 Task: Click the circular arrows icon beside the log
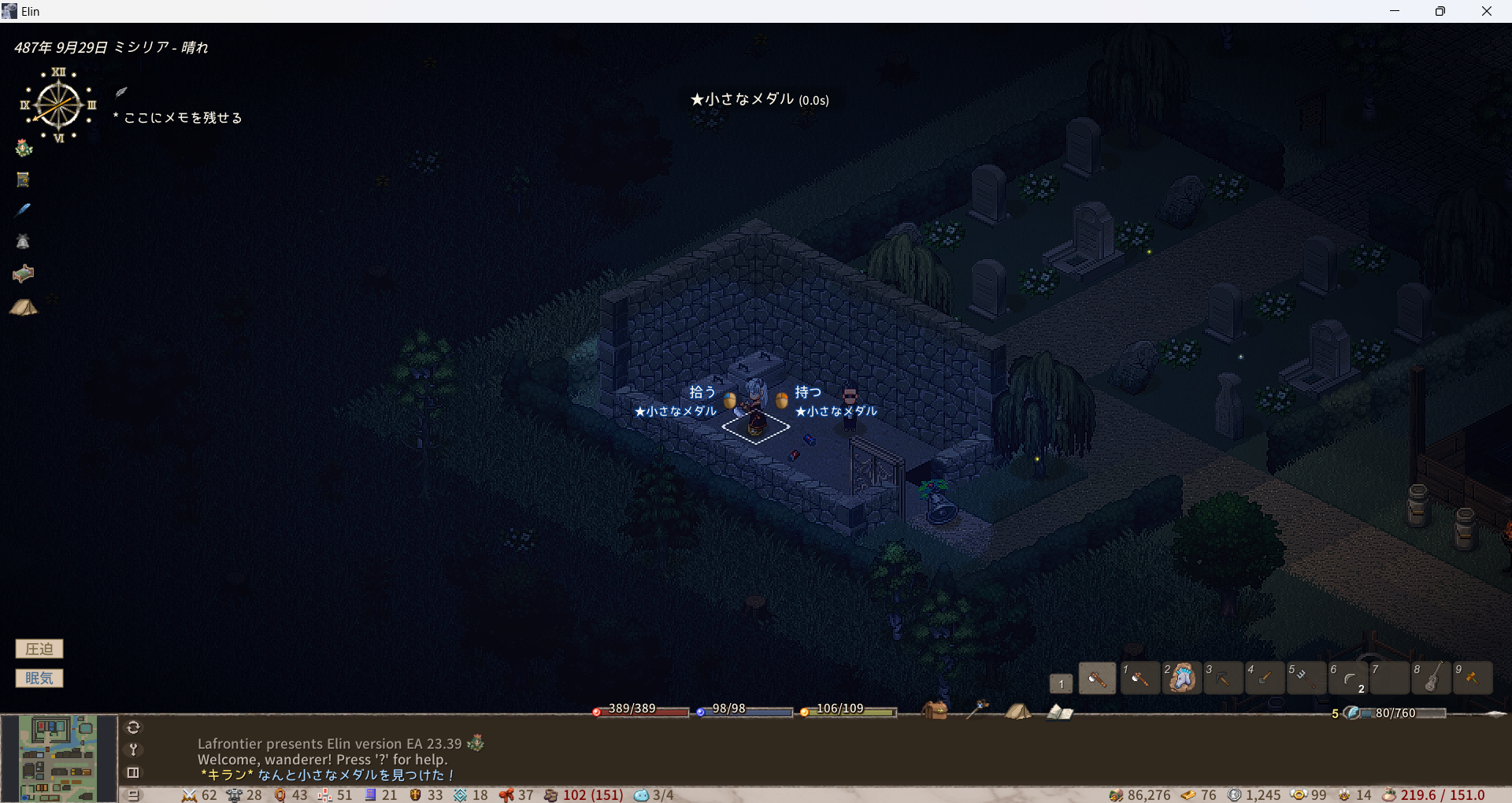[133, 727]
